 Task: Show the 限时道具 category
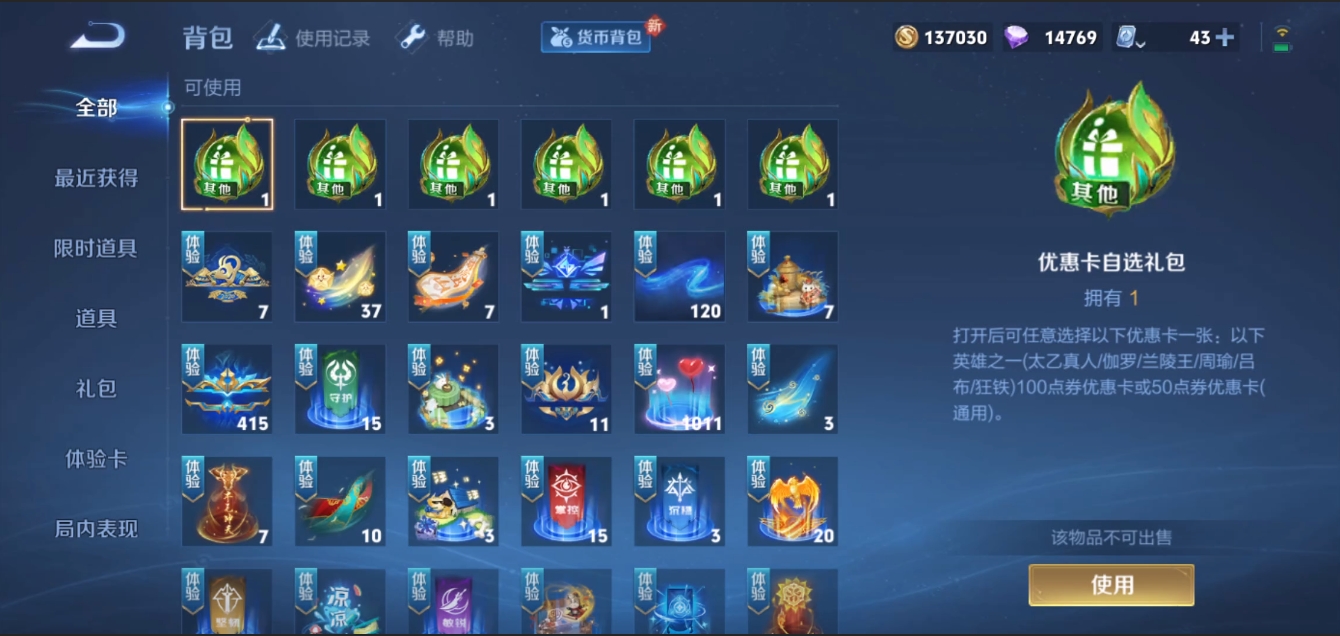tap(96, 248)
